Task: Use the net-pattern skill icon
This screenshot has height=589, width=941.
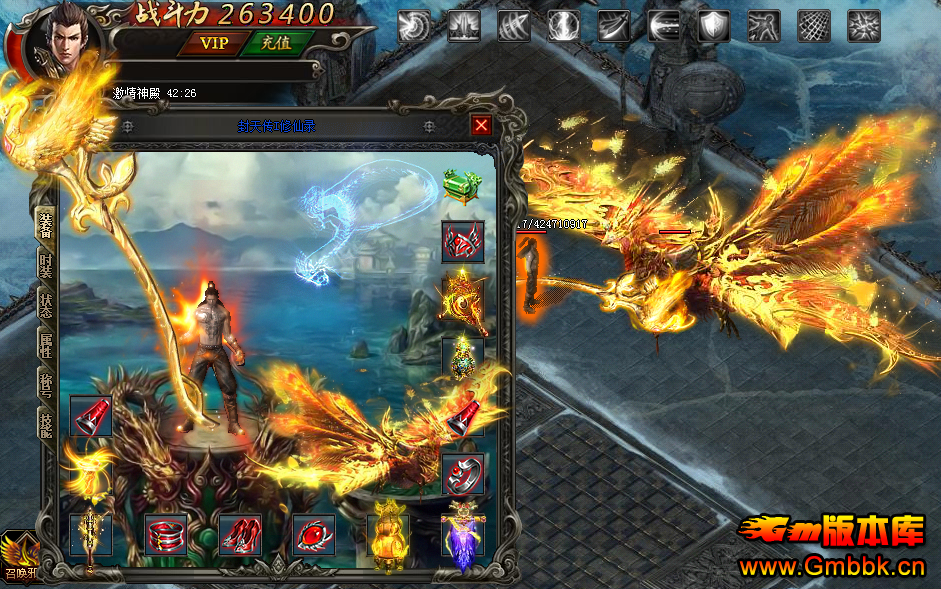Action: pyautogui.click(x=813, y=26)
